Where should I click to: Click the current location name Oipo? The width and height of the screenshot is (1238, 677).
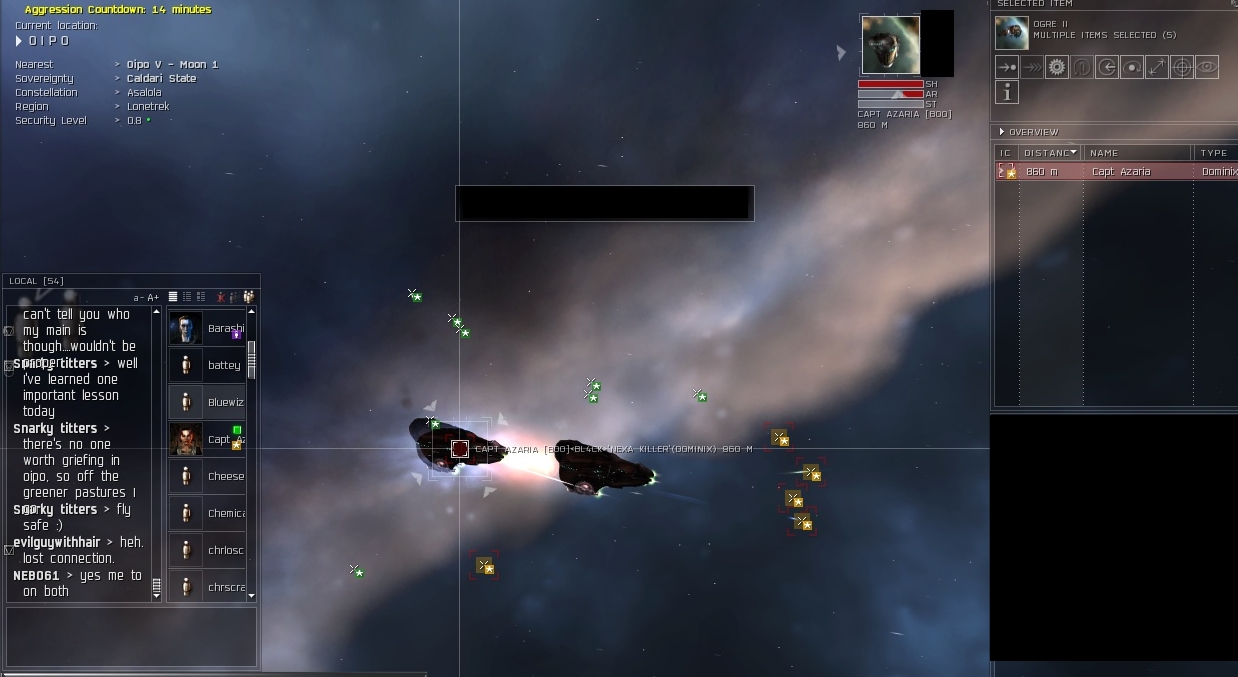click(x=48, y=41)
